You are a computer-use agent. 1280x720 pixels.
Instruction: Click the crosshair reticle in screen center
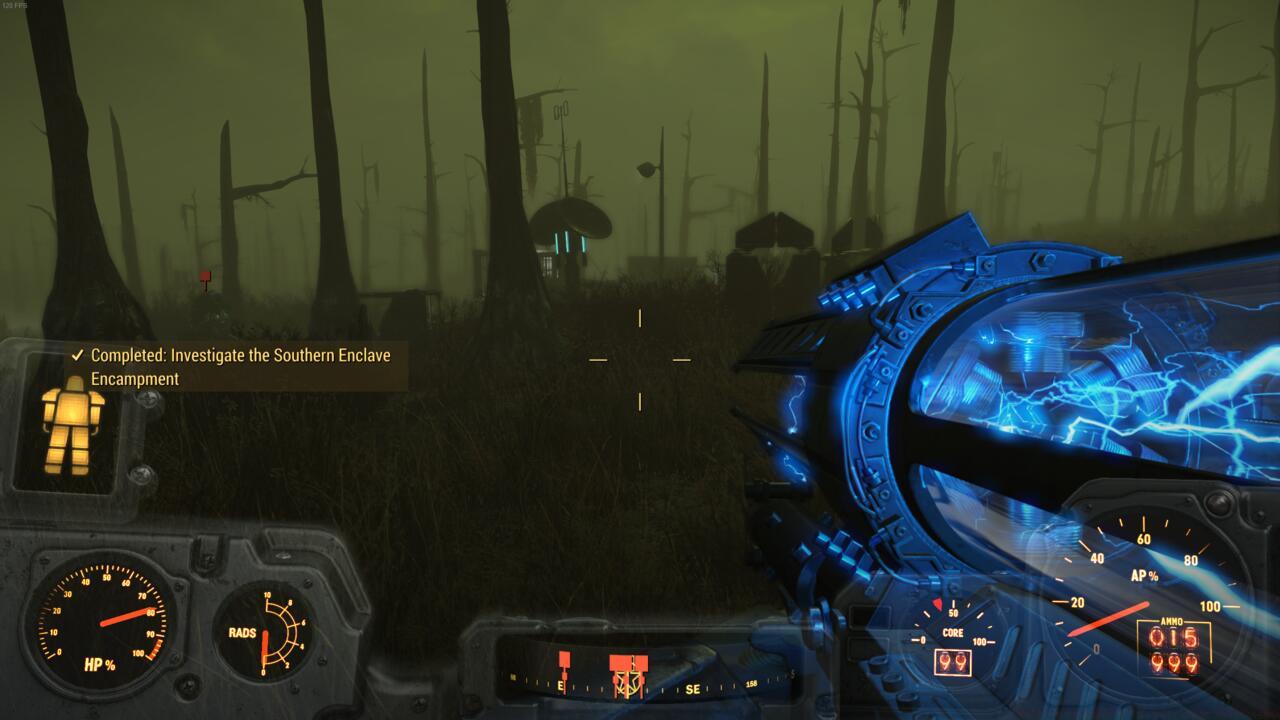pyautogui.click(x=638, y=360)
